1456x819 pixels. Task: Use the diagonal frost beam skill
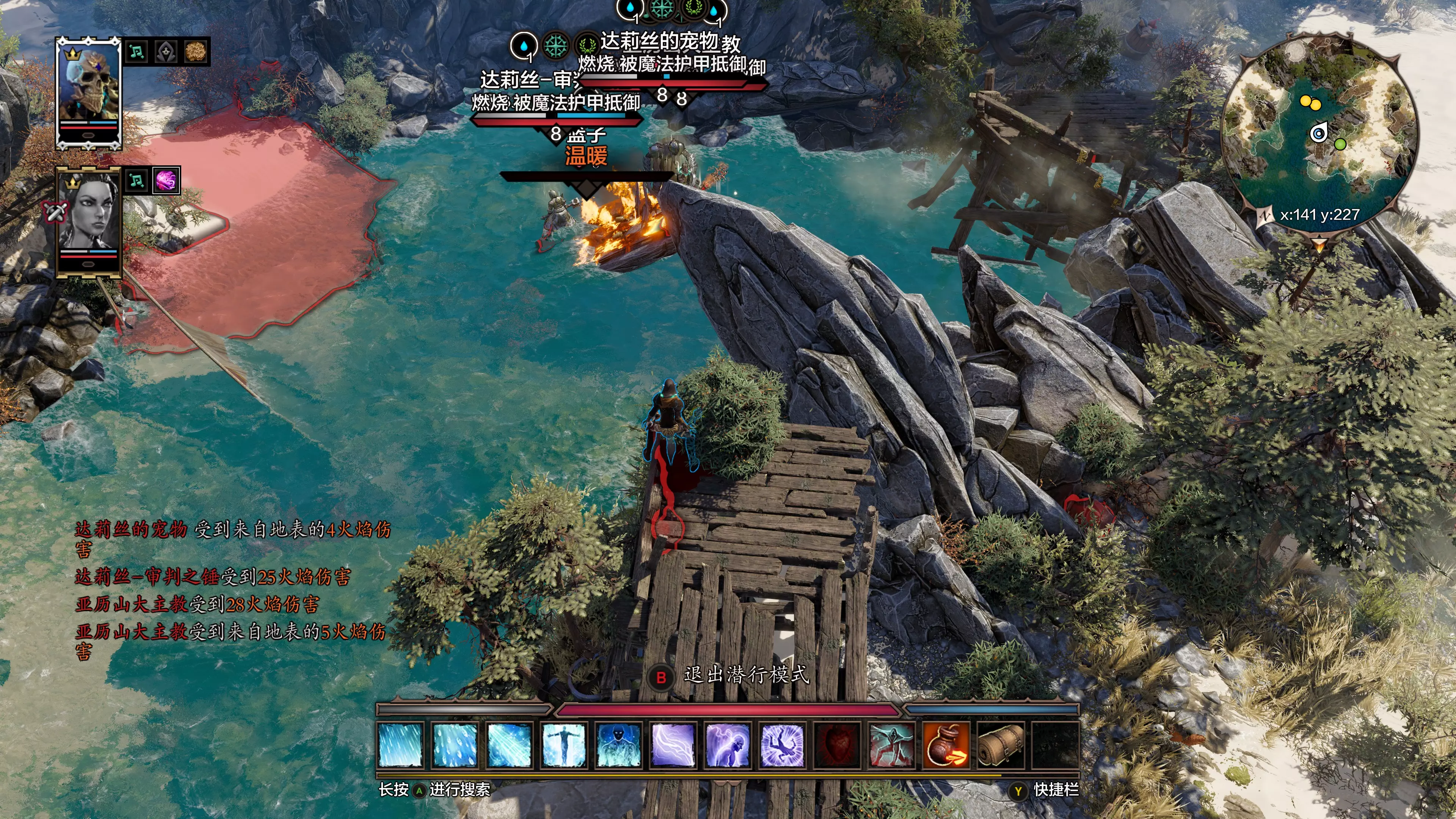point(509,745)
